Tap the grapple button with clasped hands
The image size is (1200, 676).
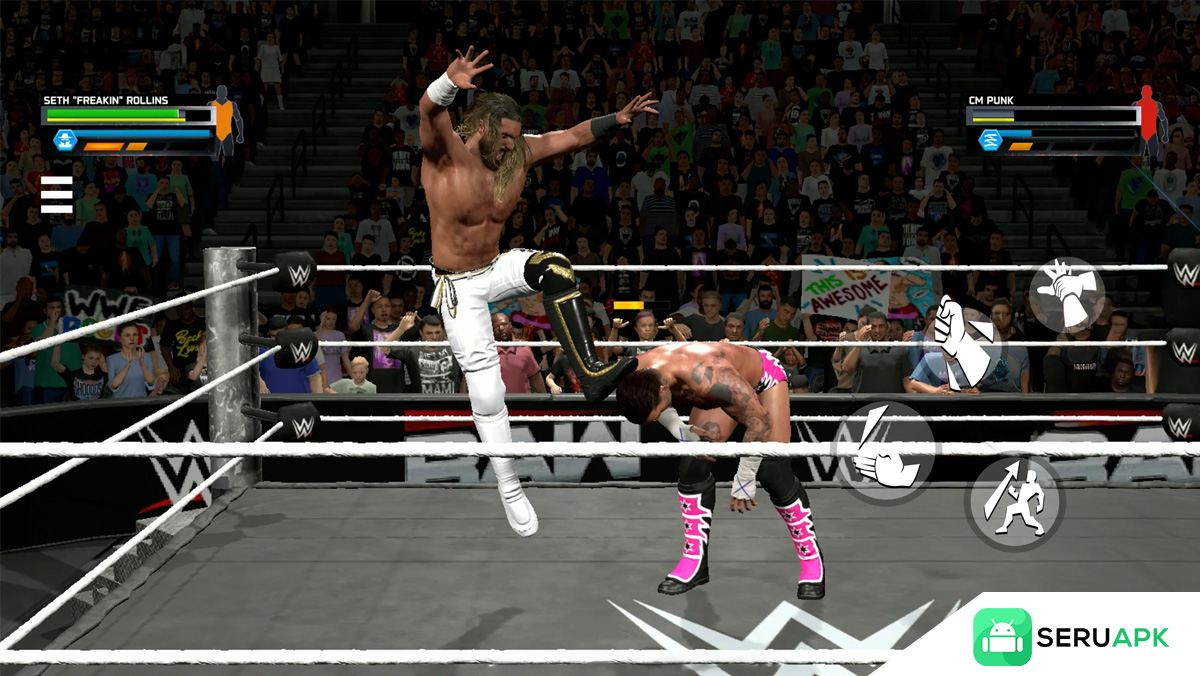[1066, 294]
